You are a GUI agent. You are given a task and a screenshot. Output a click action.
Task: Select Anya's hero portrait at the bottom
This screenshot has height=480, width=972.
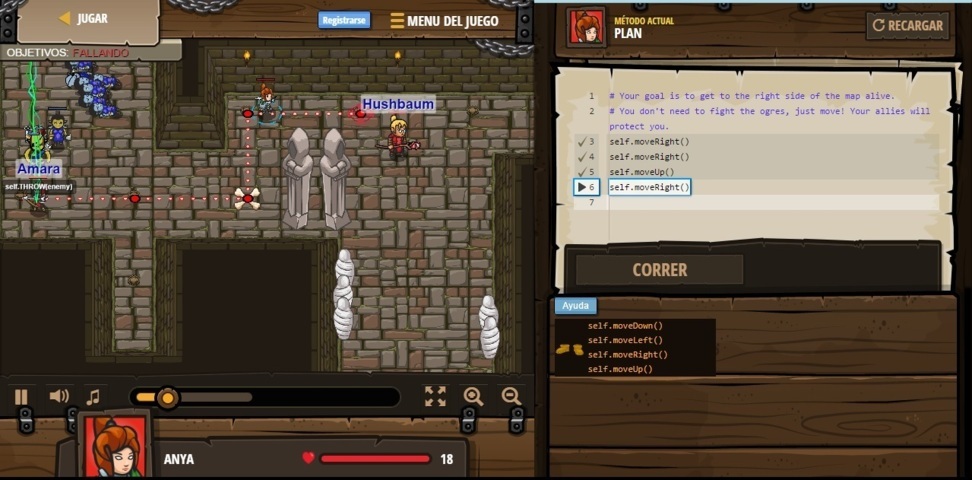[114, 446]
